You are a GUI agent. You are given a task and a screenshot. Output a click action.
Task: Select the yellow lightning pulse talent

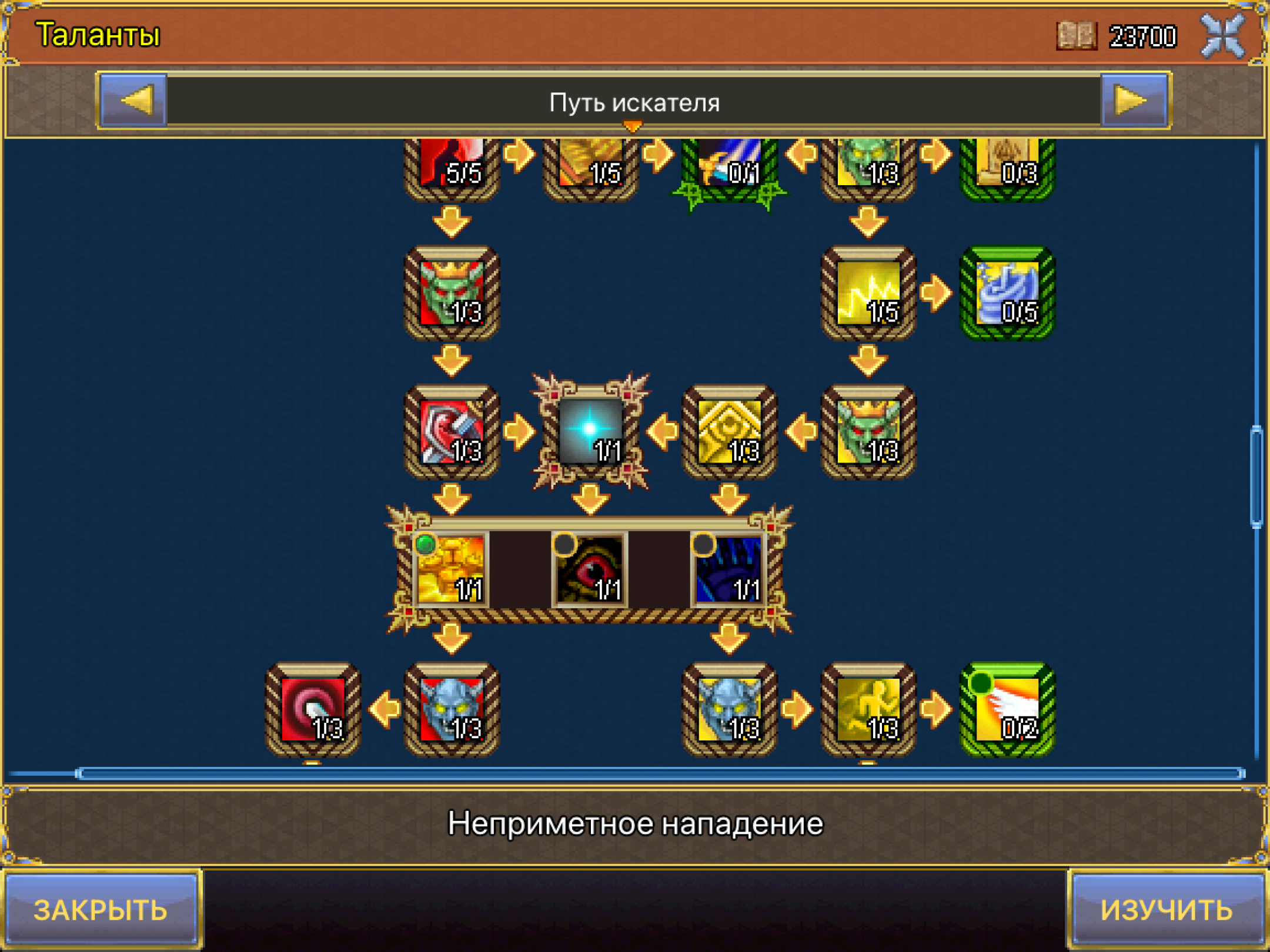868,292
